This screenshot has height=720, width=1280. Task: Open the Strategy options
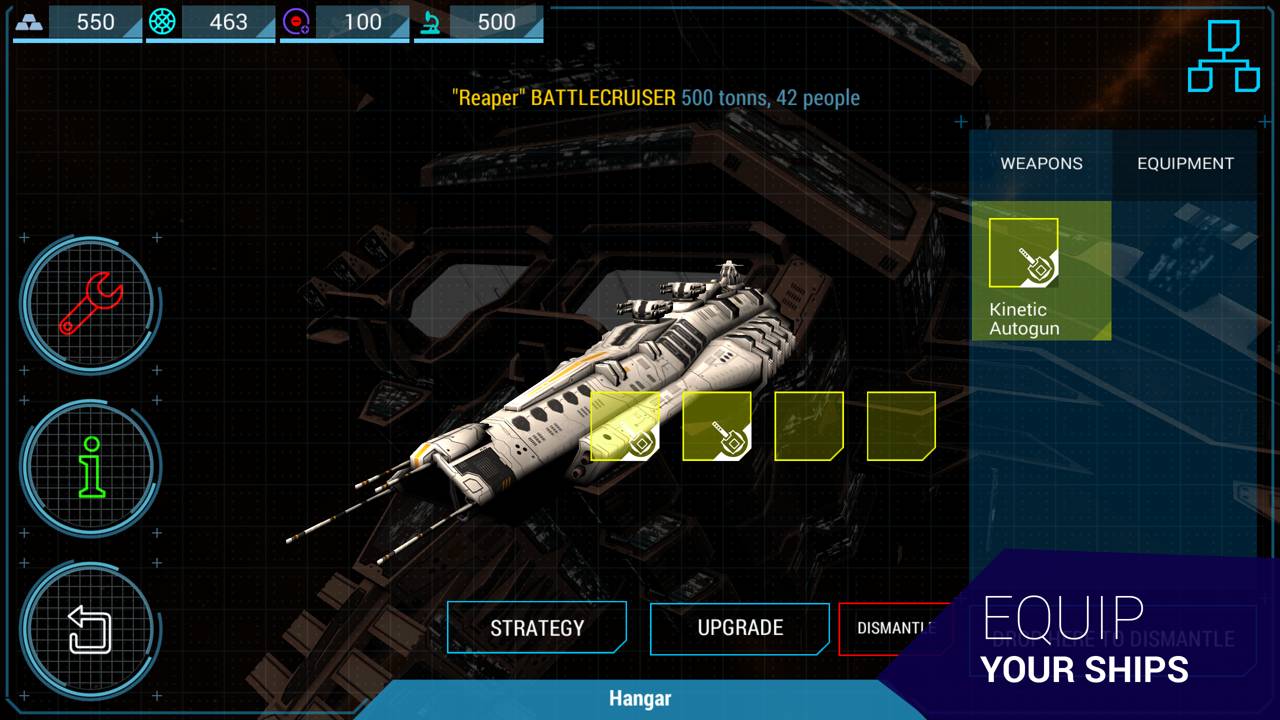click(537, 628)
